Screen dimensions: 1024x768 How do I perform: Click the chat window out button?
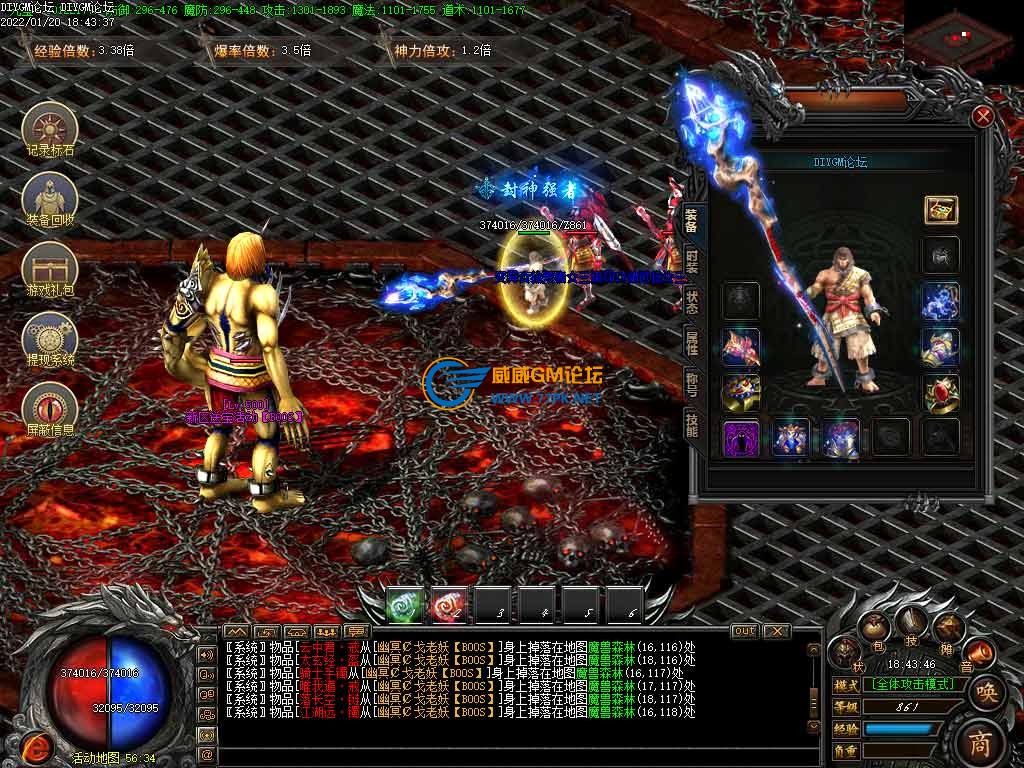coord(744,631)
